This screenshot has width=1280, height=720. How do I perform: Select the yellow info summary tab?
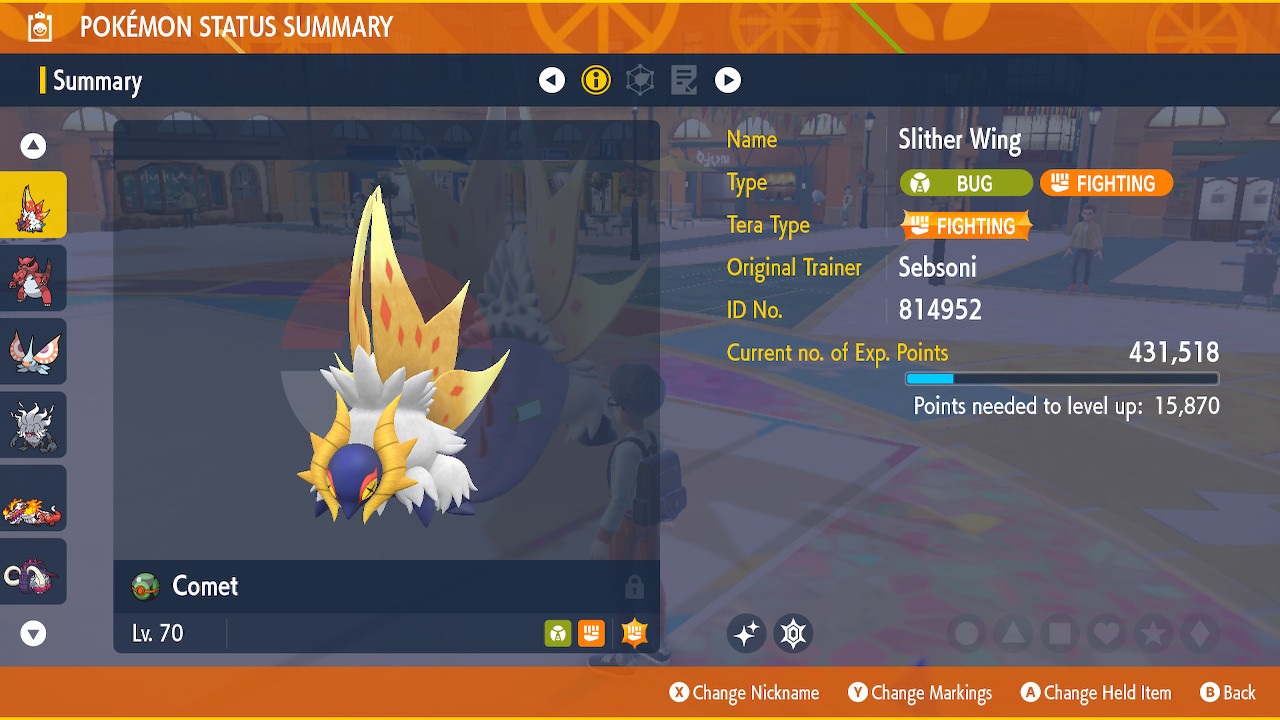596,80
